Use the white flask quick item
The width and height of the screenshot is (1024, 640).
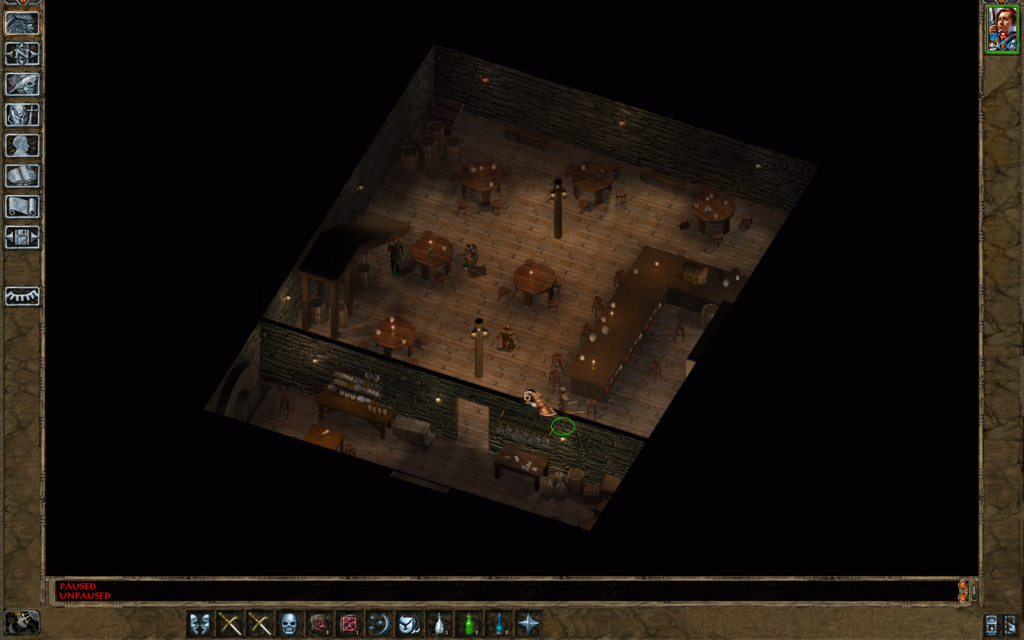[438, 624]
